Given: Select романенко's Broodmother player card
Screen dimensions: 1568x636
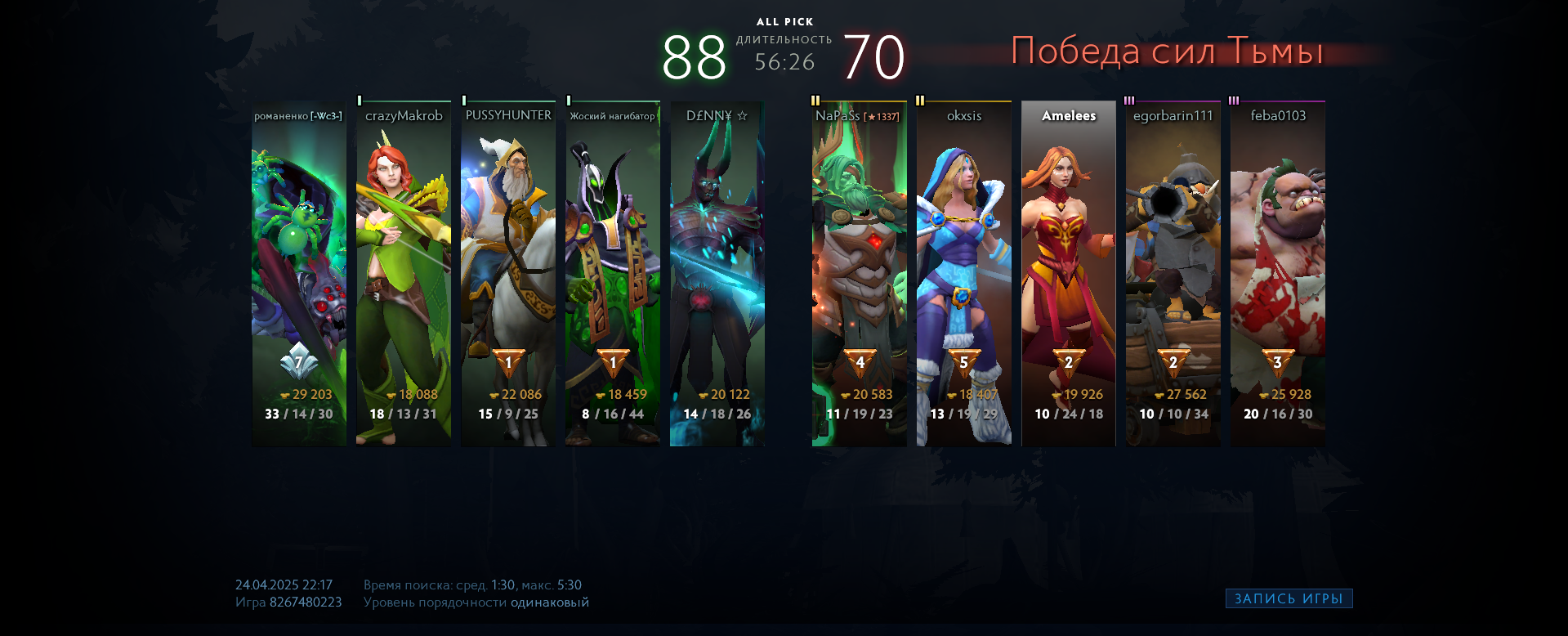Looking at the screenshot, I should click(x=299, y=274).
